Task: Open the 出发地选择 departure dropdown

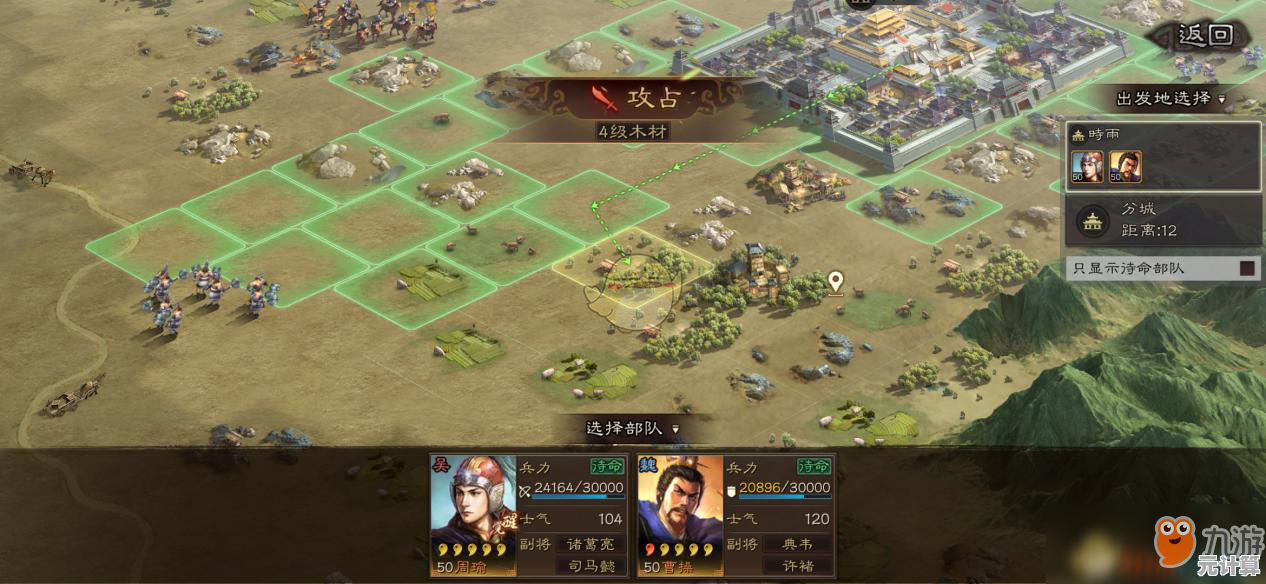Action: [1170, 99]
